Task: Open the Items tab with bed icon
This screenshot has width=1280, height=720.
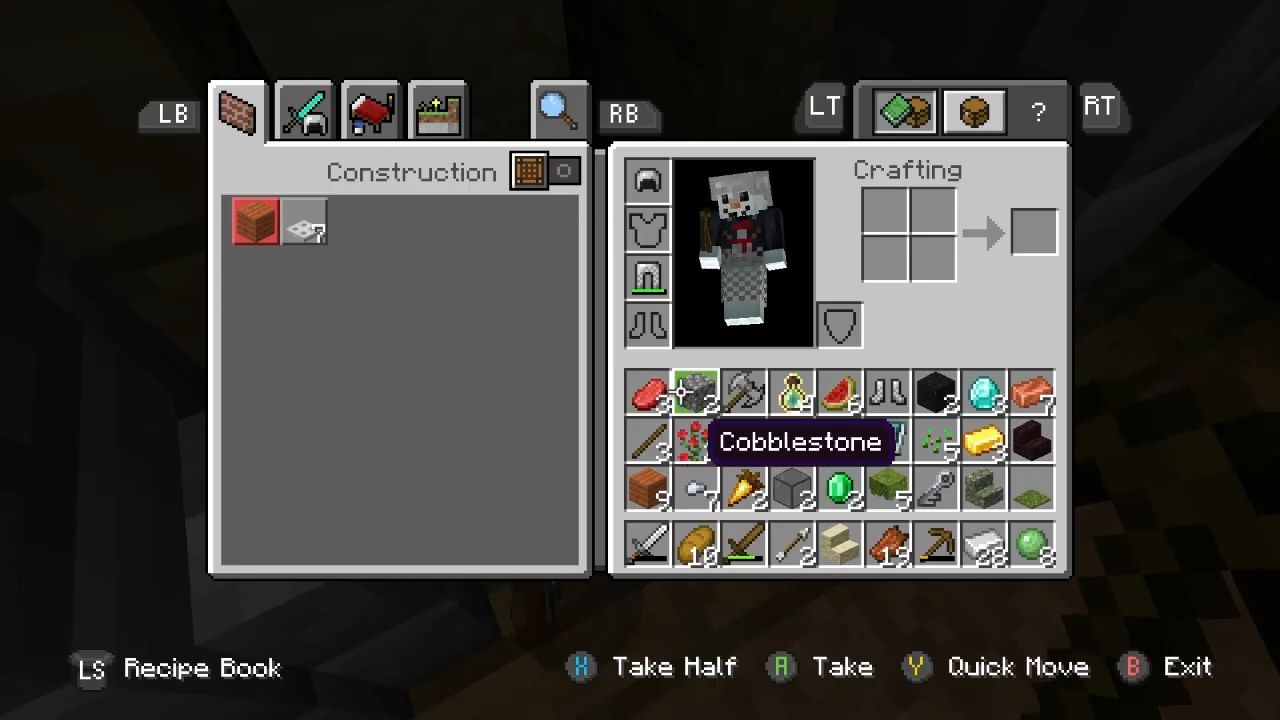Action: pos(371,111)
